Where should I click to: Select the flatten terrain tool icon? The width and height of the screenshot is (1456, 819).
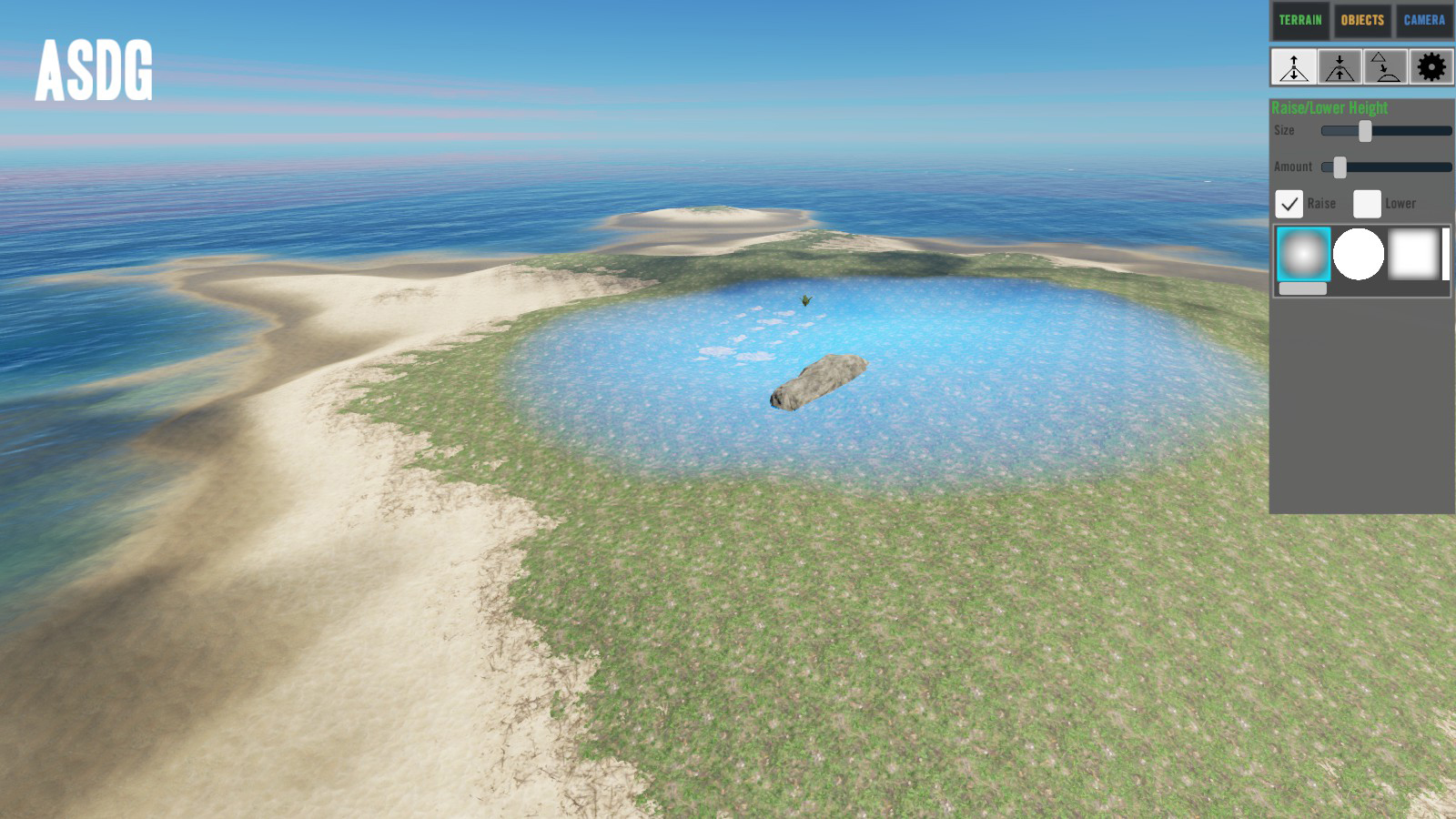tap(1340, 67)
